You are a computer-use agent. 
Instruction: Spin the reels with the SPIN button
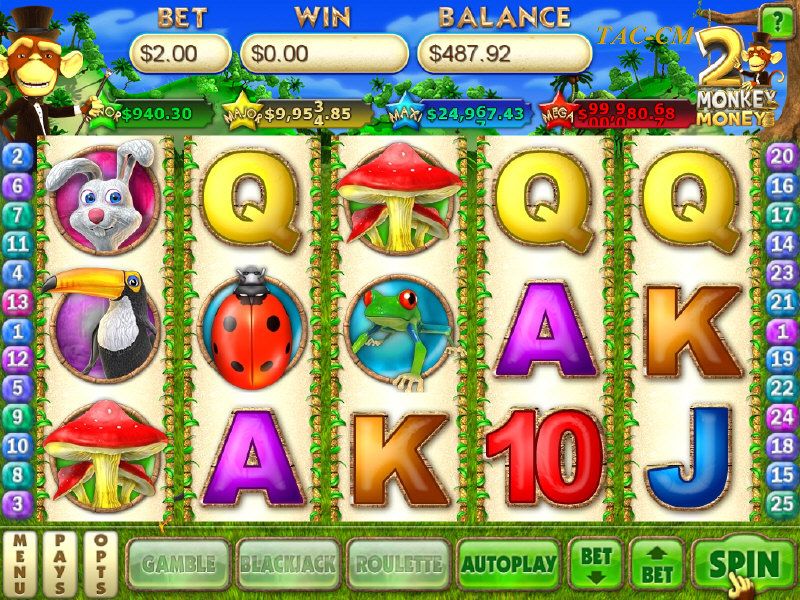(x=743, y=564)
